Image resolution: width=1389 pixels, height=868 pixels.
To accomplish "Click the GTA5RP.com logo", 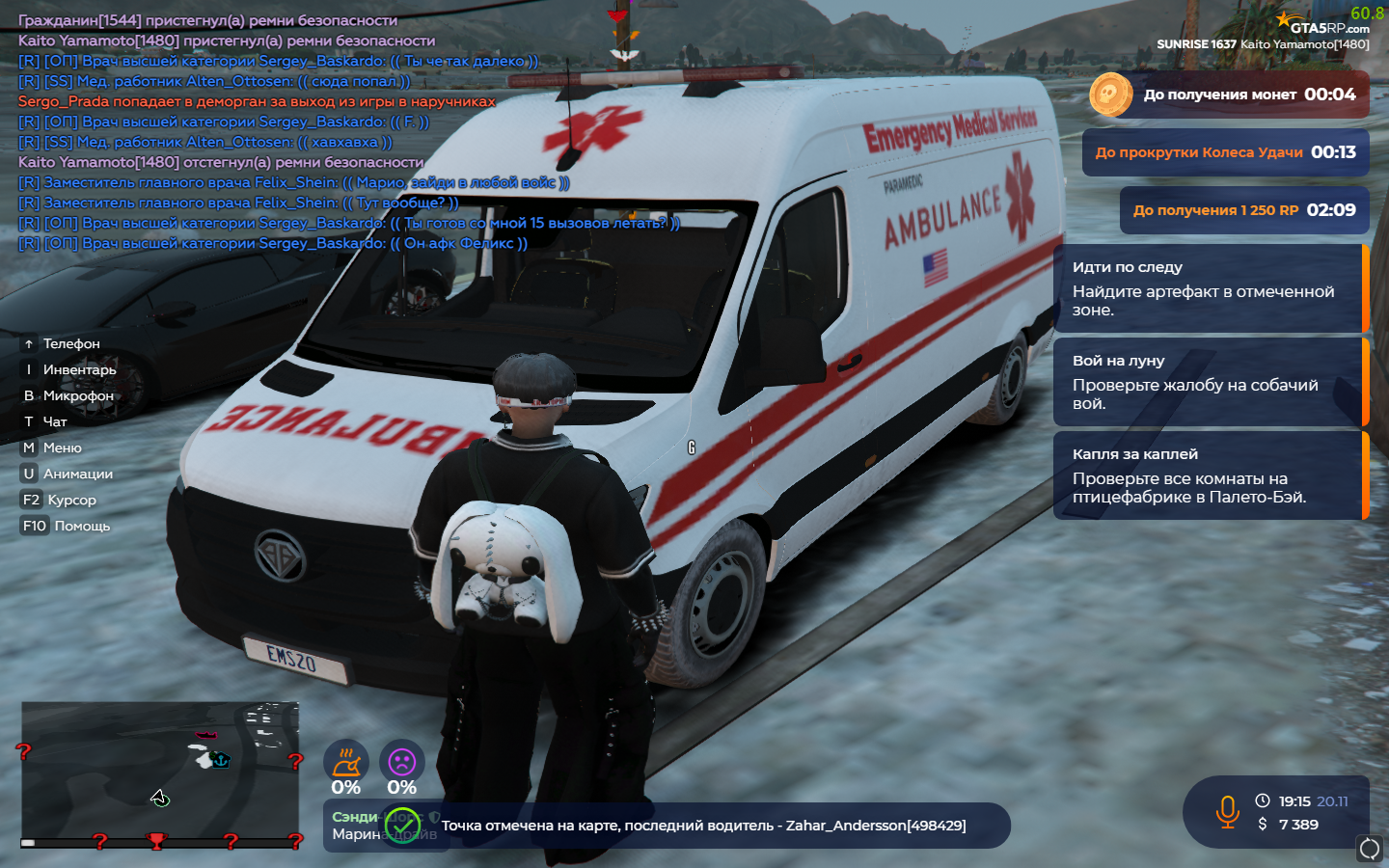I will [1327, 25].
